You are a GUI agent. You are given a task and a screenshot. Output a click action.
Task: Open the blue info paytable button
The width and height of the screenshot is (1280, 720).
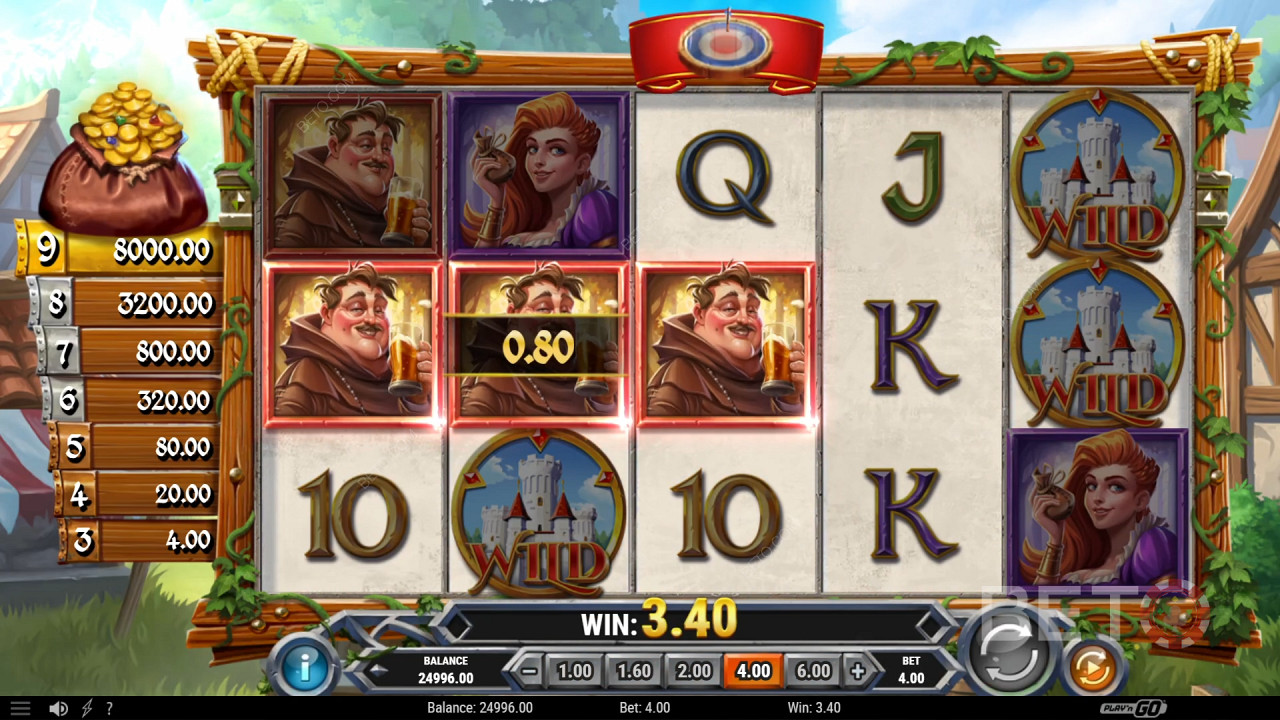click(x=304, y=669)
